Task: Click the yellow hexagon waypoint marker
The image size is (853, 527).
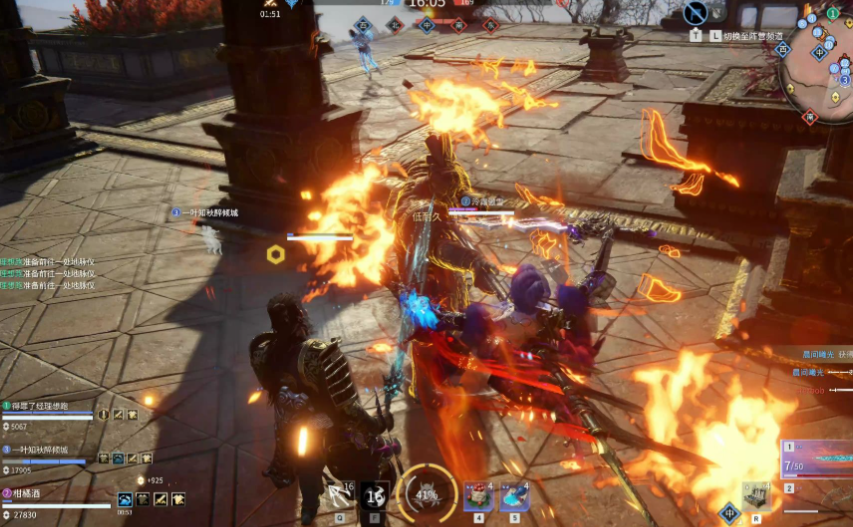Action: pyautogui.click(x=275, y=255)
